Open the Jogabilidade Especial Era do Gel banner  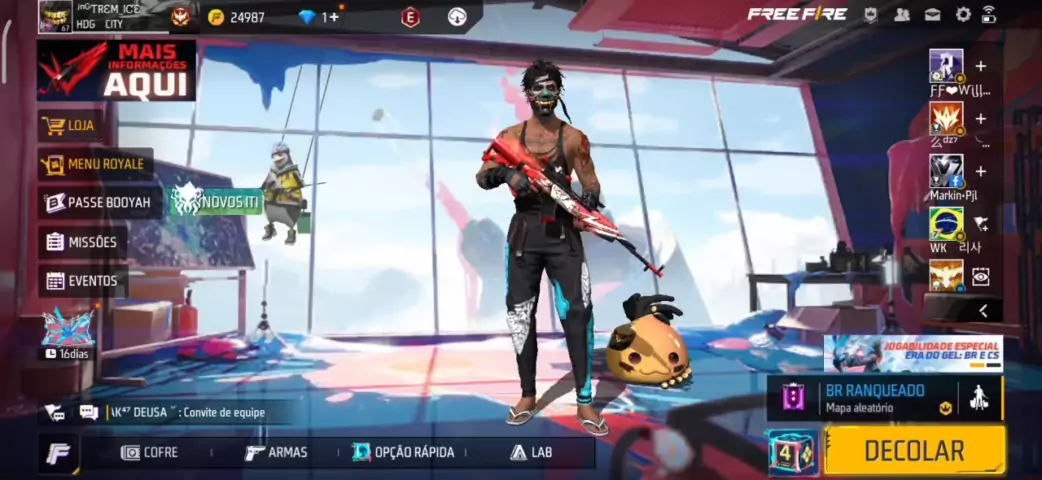click(913, 353)
